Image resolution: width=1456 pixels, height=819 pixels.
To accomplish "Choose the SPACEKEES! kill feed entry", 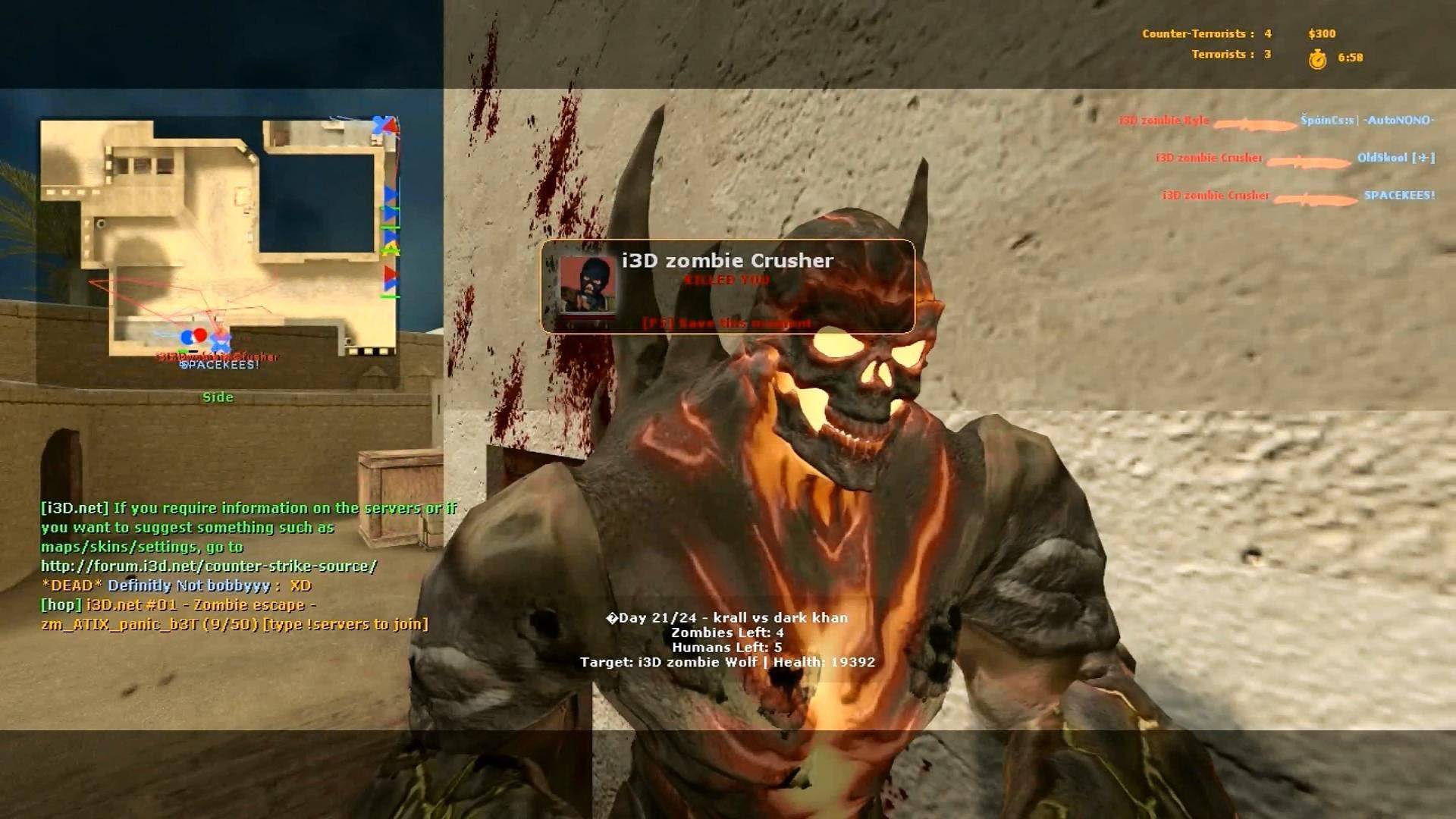I will [1298, 196].
